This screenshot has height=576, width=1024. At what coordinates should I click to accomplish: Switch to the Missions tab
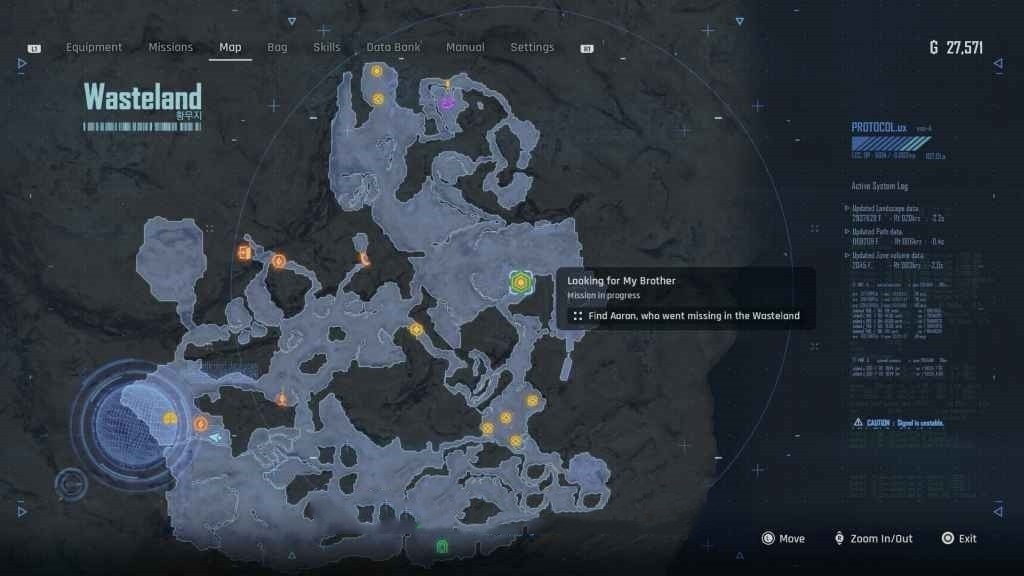pyautogui.click(x=171, y=47)
